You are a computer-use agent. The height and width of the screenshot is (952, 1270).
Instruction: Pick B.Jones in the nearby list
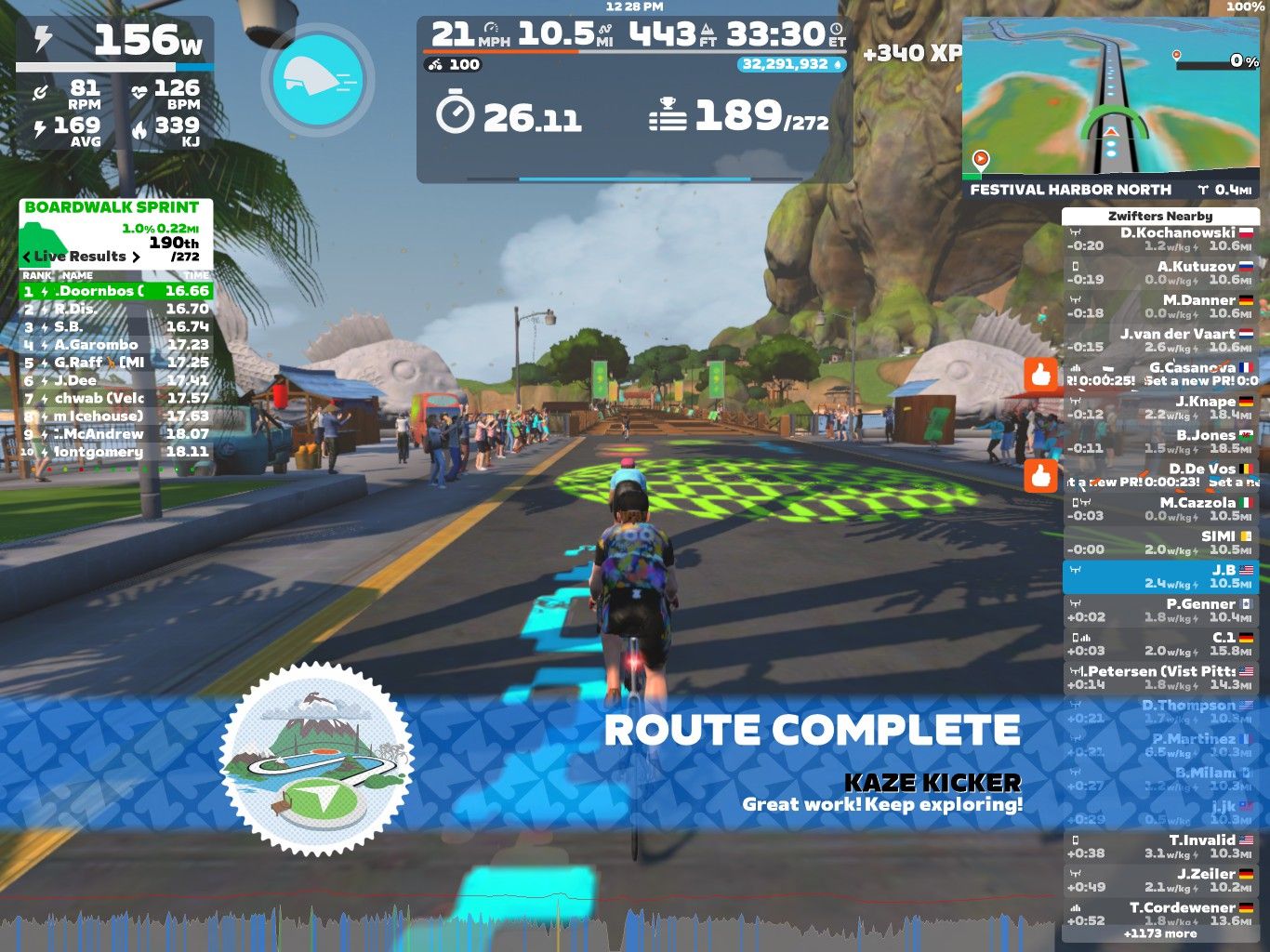pyautogui.click(x=1159, y=441)
